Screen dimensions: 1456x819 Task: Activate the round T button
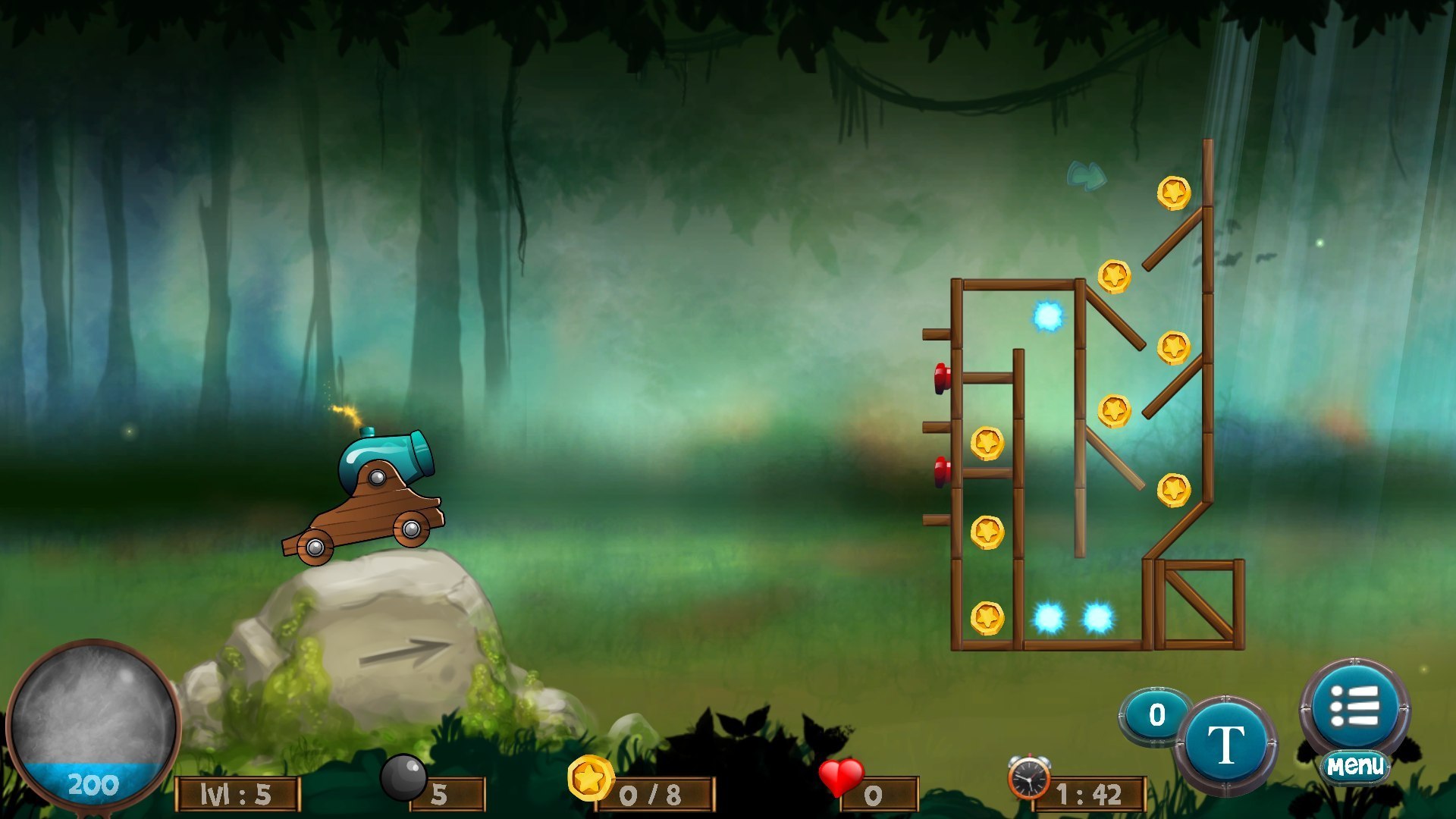(1225, 745)
